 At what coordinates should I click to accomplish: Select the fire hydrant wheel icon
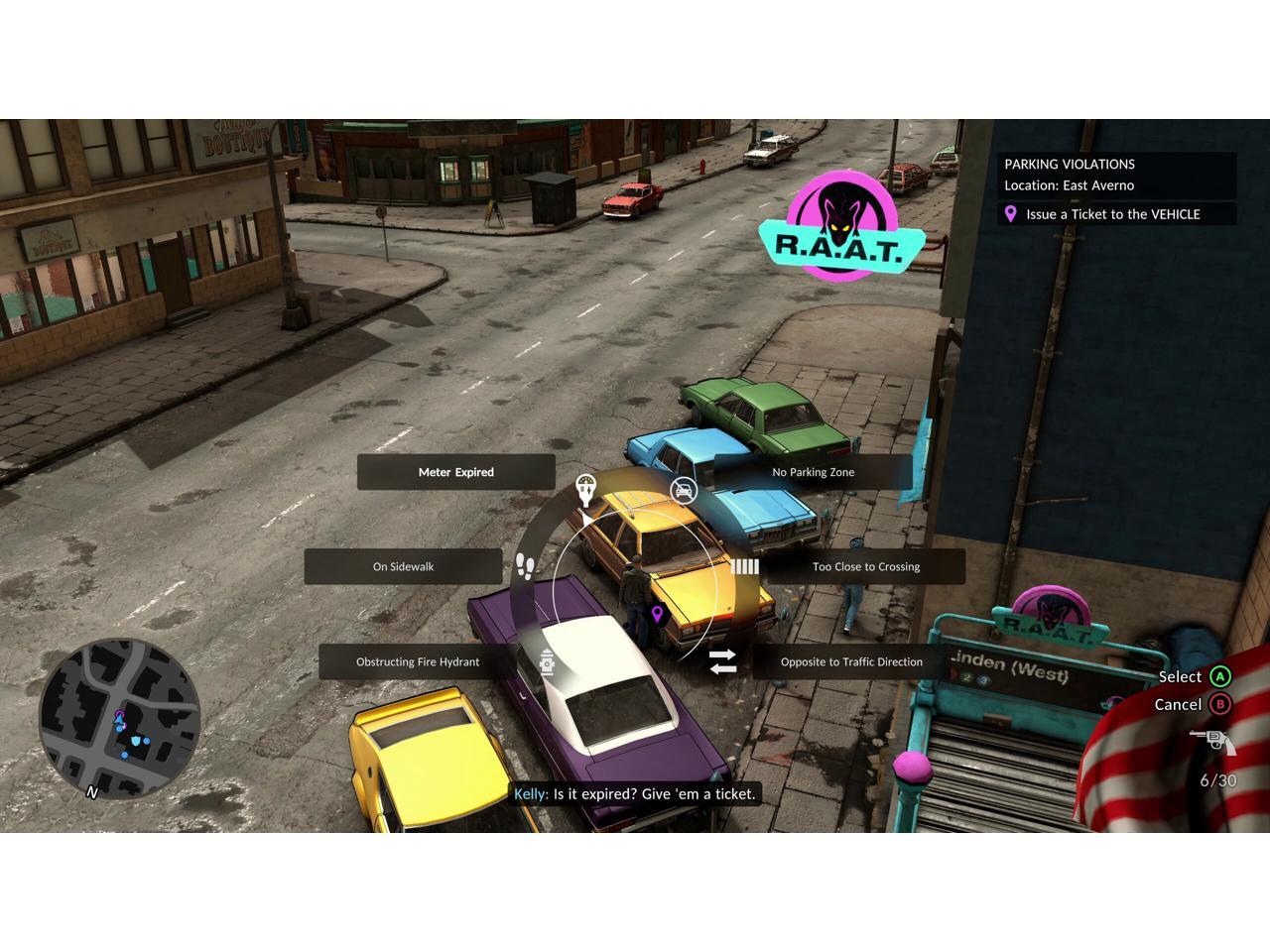pos(547,661)
